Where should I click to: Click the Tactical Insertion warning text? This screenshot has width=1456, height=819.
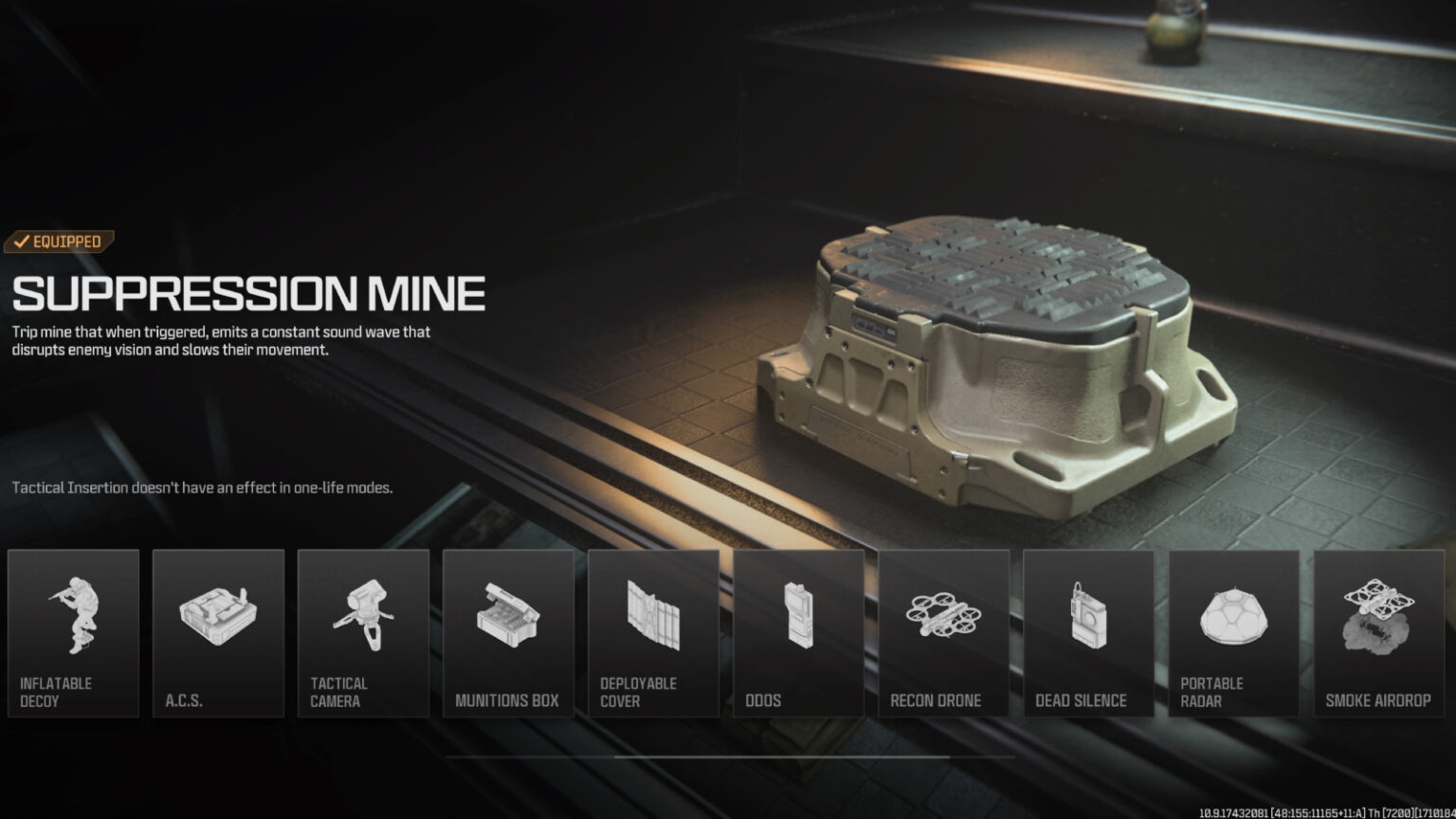[205, 487]
